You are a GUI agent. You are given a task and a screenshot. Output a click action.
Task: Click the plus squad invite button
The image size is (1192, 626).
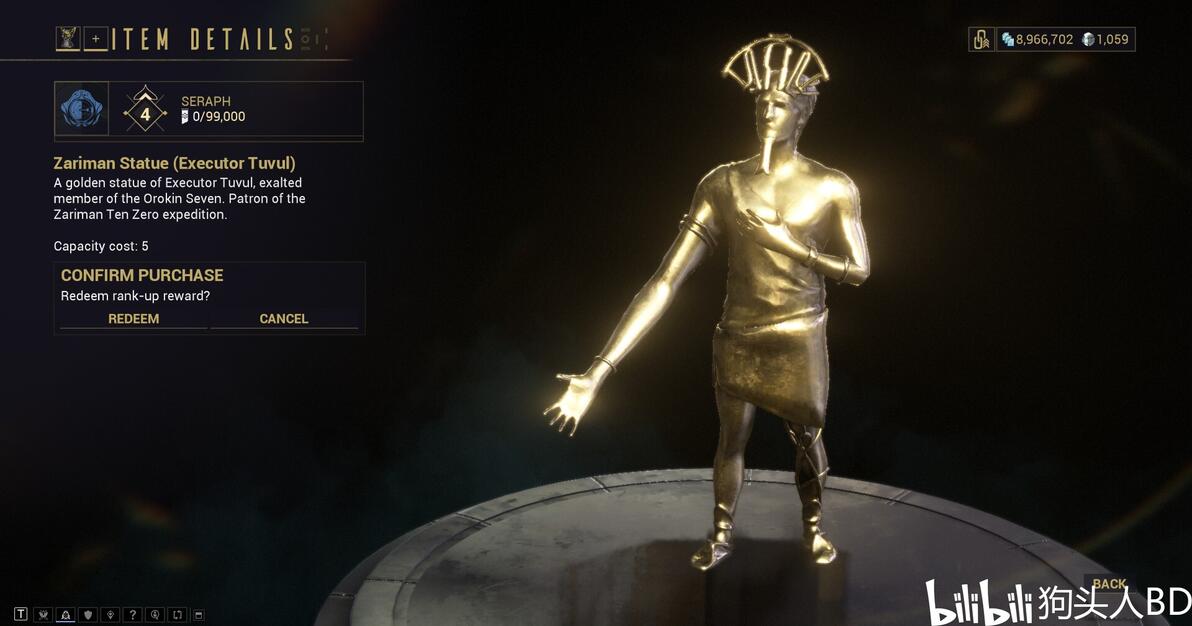coord(97,39)
